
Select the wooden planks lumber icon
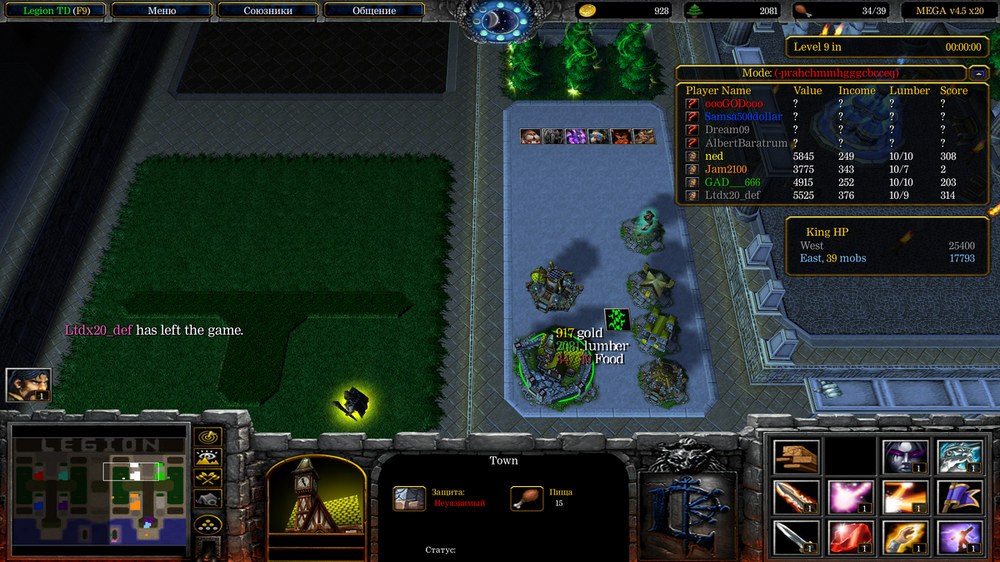click(796, 456)
